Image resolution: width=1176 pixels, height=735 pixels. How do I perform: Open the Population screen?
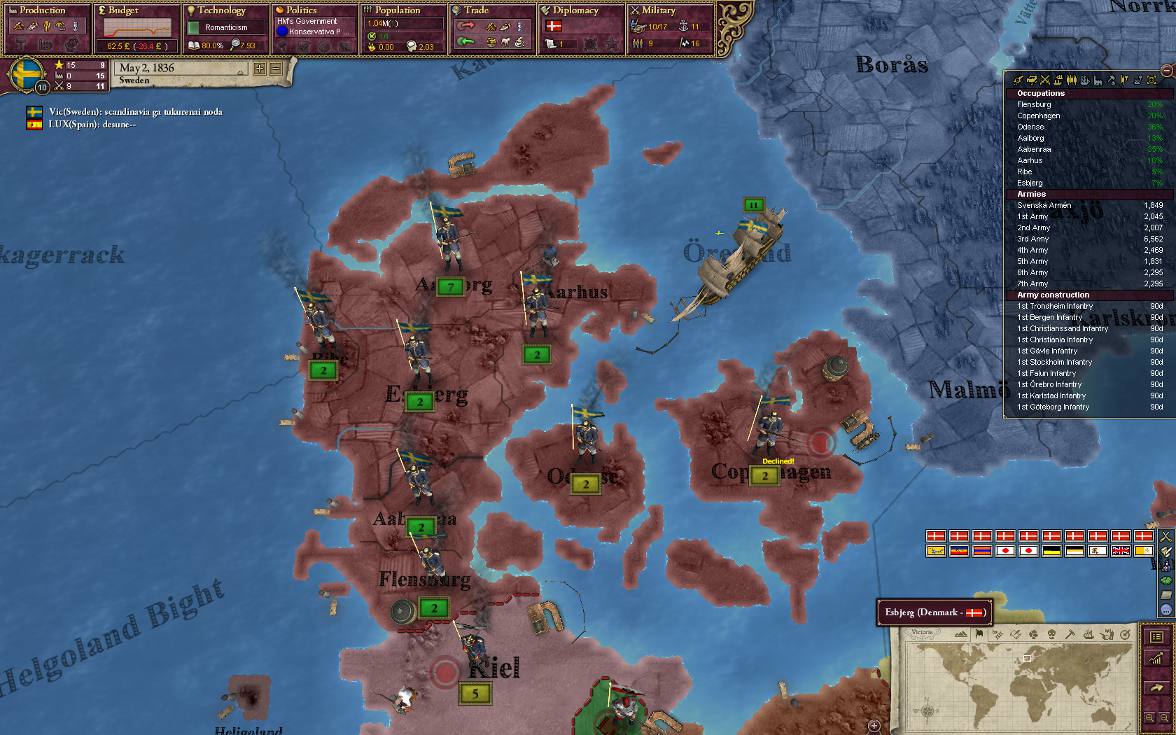tap(399, 10)
